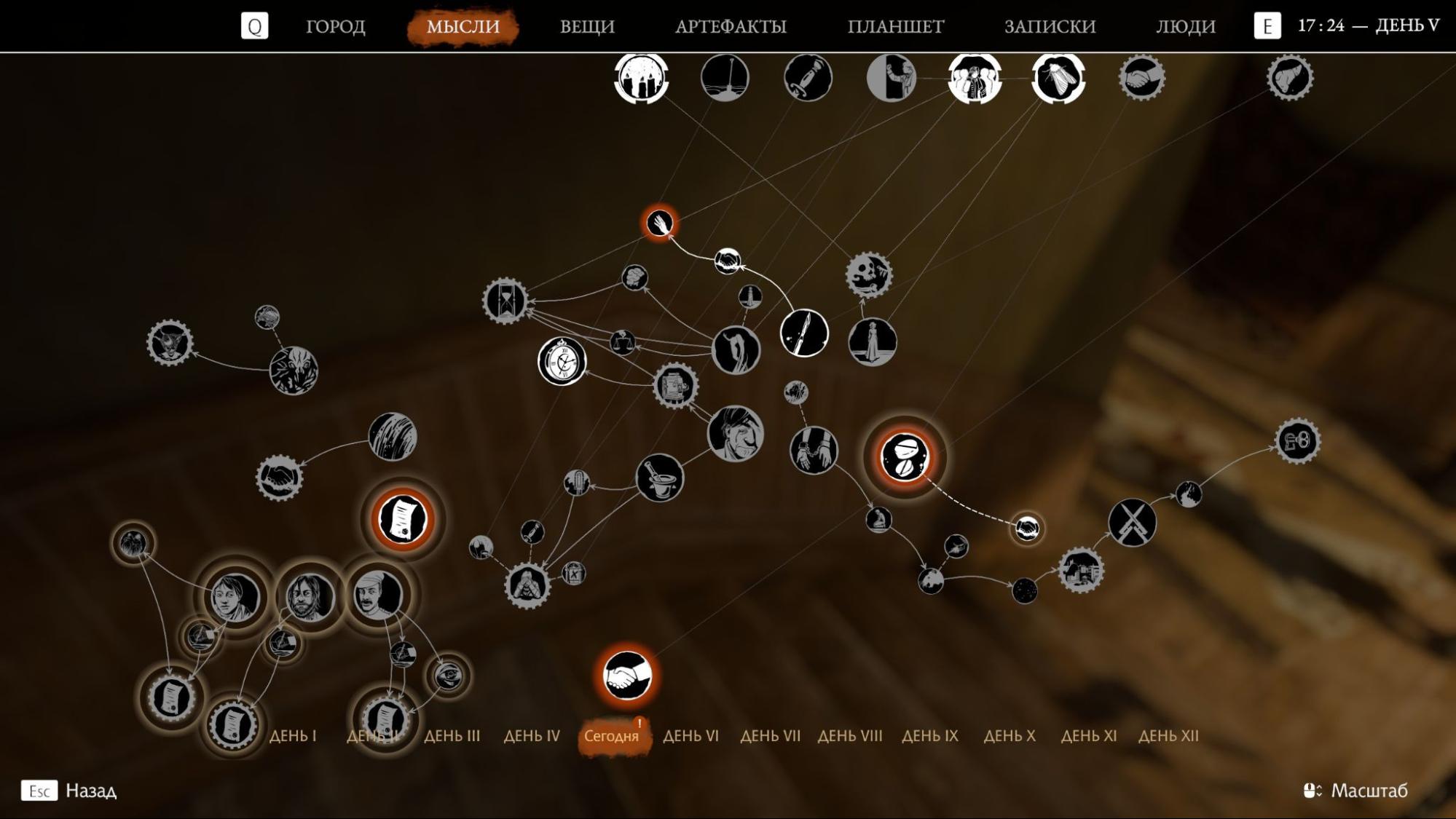
Task: Switch to the ЛЮДИ tab
Action: (1185, 26)
